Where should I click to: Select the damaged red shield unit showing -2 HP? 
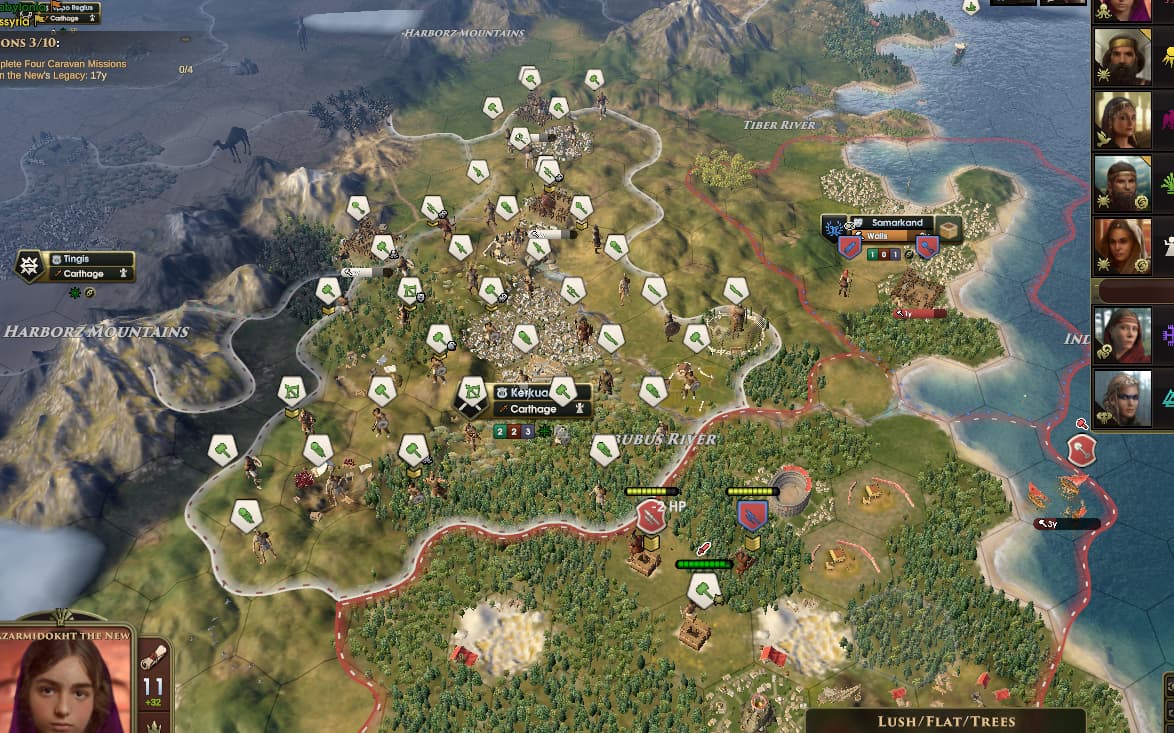651,516
